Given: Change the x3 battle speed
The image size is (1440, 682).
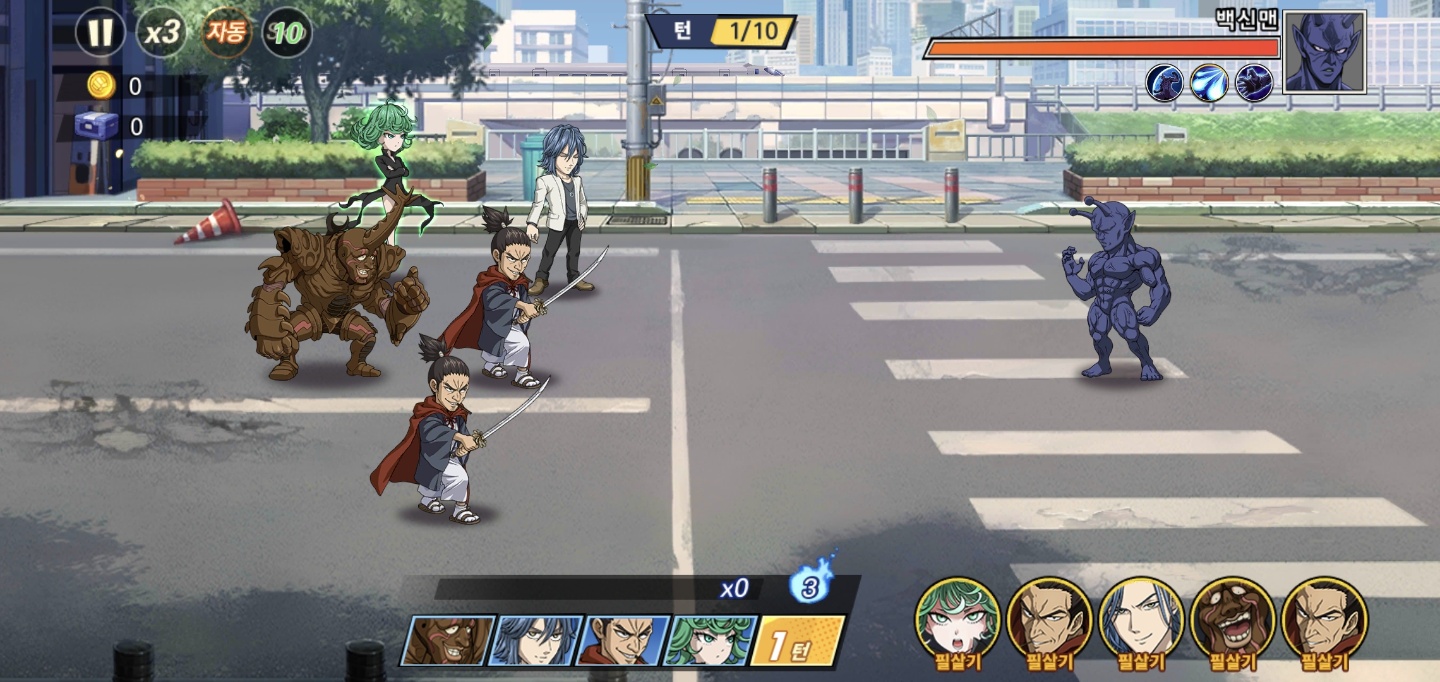Looking at the screenshot, I should click(x=161, y=33).
